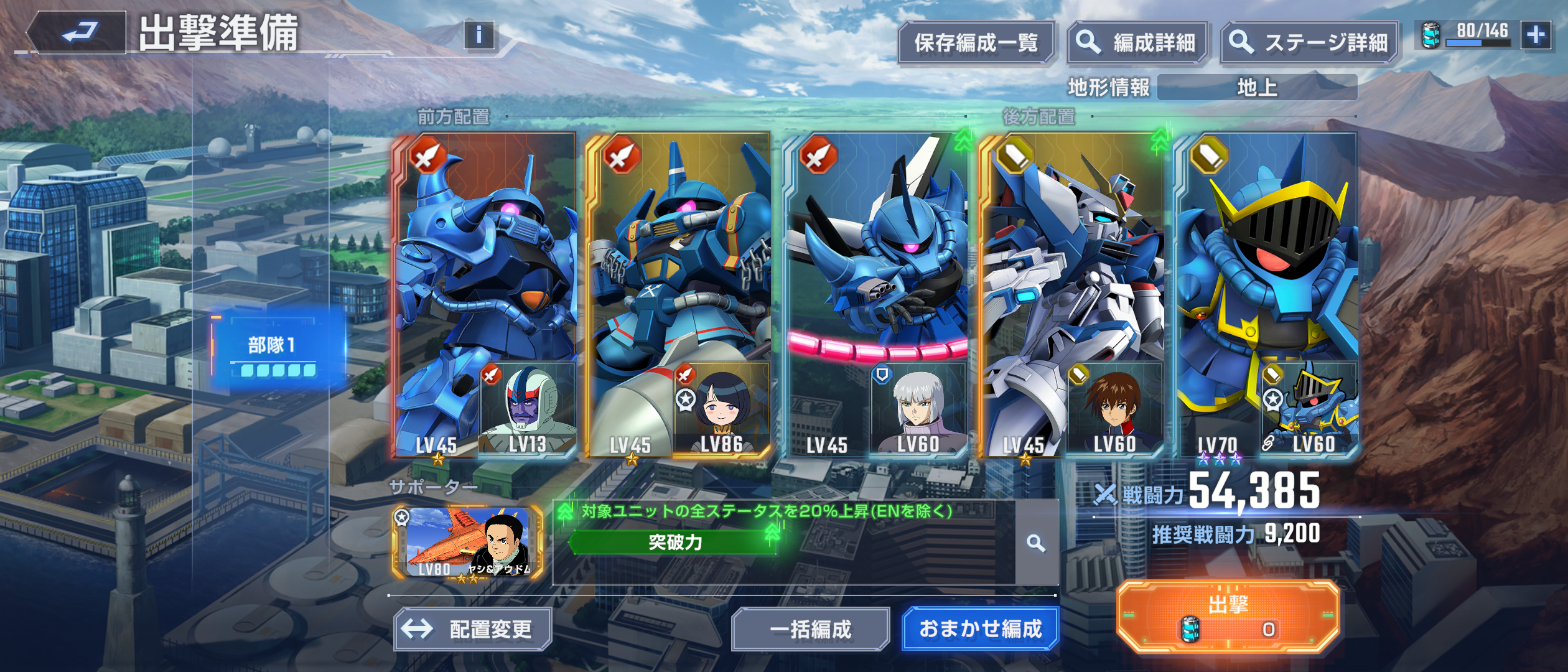This screenshot has width=1568, height=672.
Task: Open the 保存編成一覧 saved formations list
Action: (975, 43)
